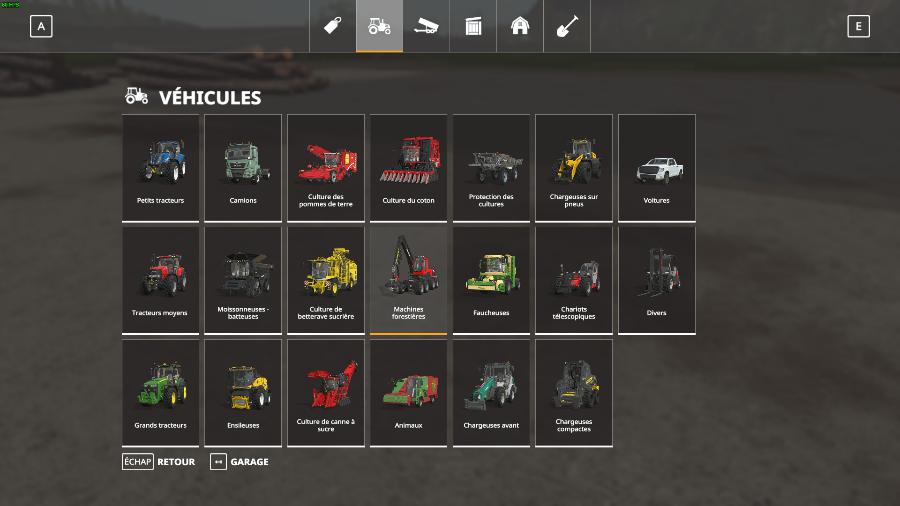Screen dimensions: 900x506
Task: Choose the Machines forestières category
Action: (408, 280)
